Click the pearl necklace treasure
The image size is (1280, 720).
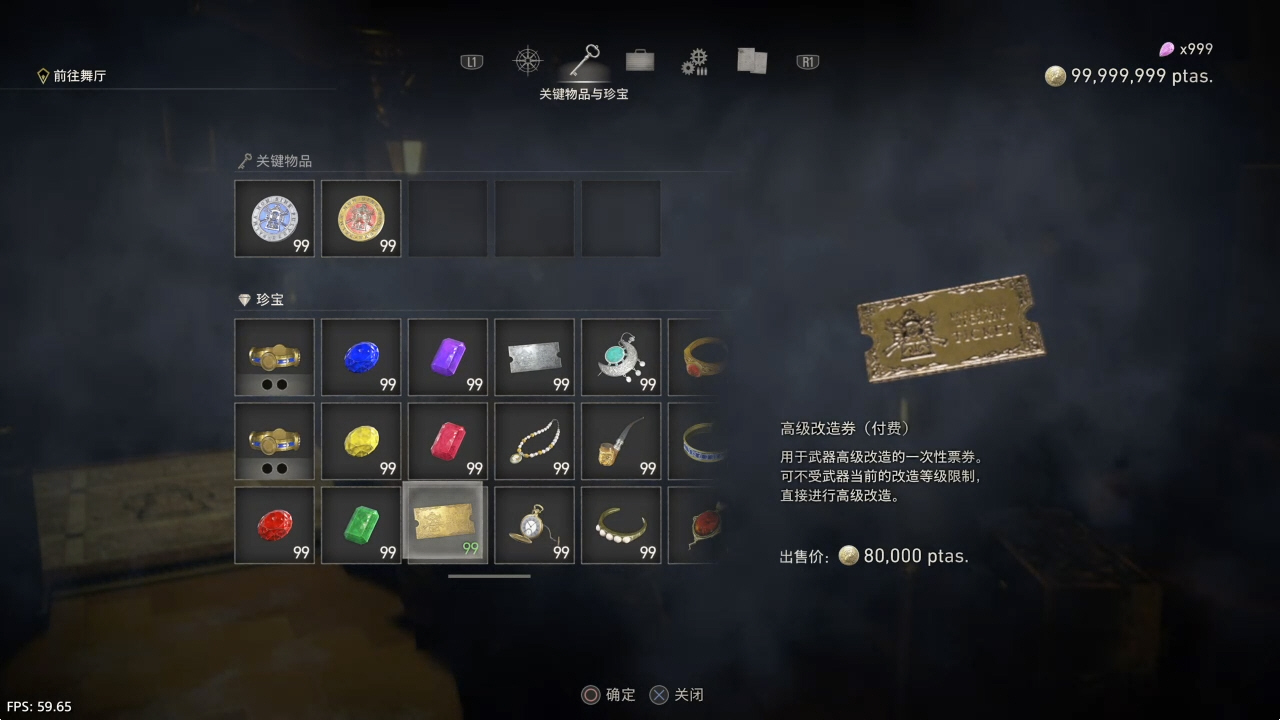click(x=535, y=441)
